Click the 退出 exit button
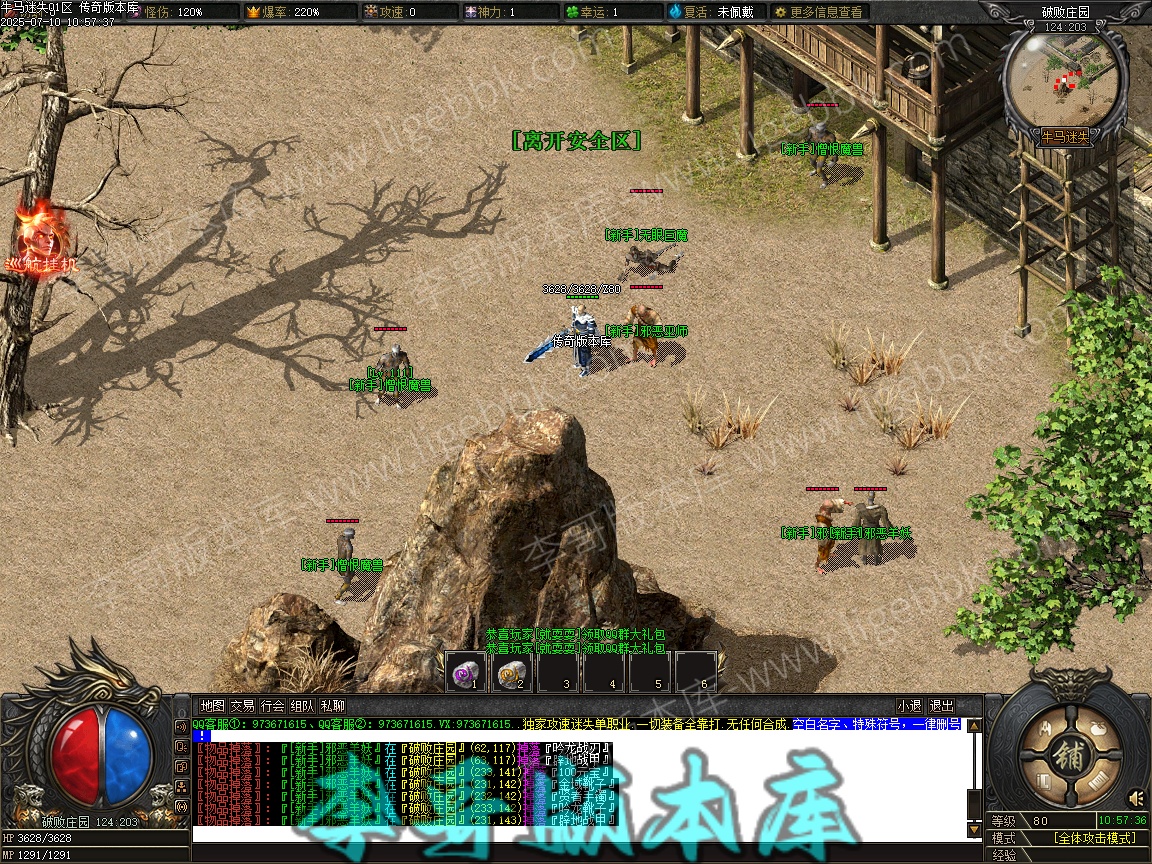 click(x=941, y=706)
